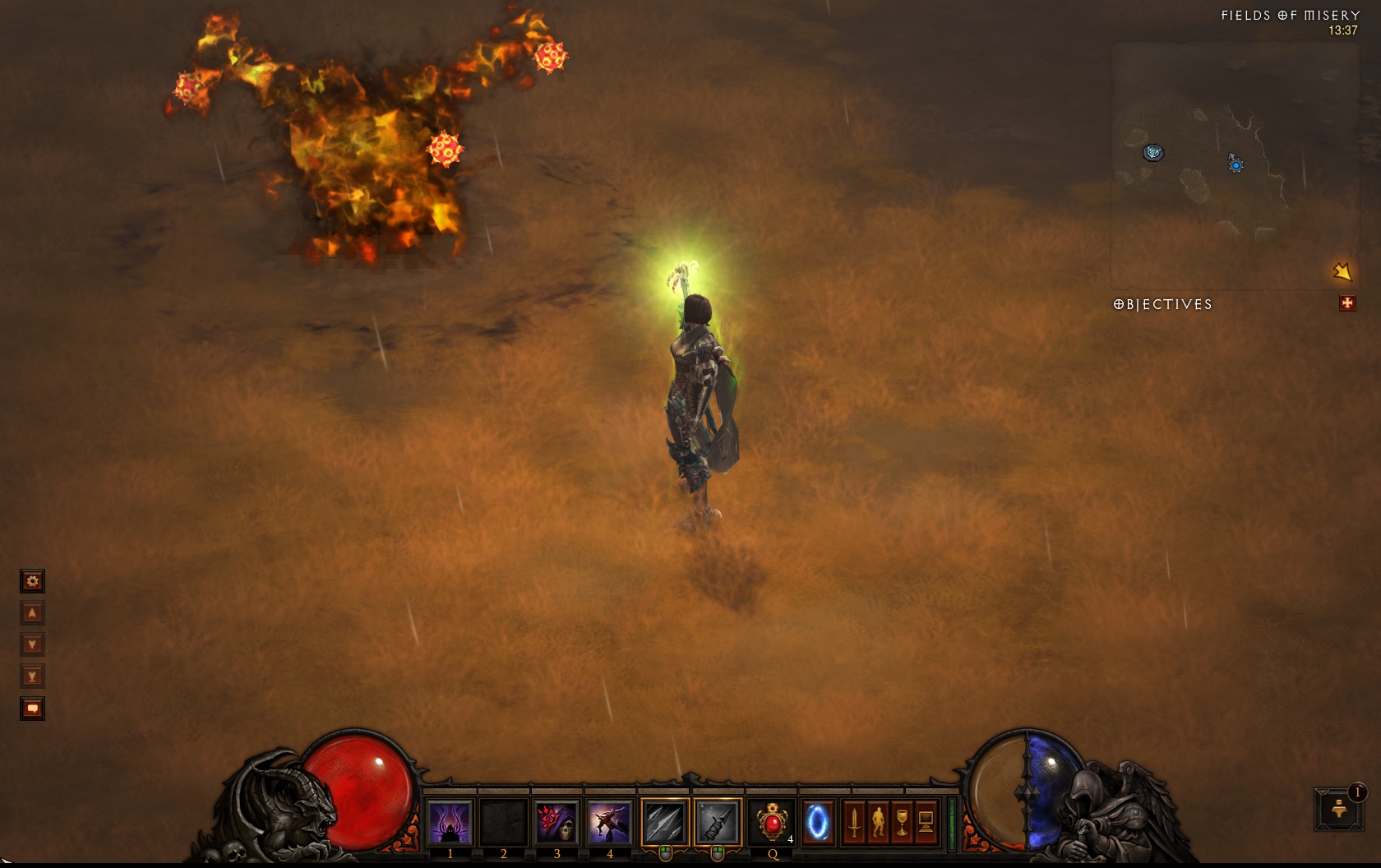The height and width of the screenshot is (868, 1381).
Task: Select the bound arrow right mouse skill
Action: click(718, 822)
